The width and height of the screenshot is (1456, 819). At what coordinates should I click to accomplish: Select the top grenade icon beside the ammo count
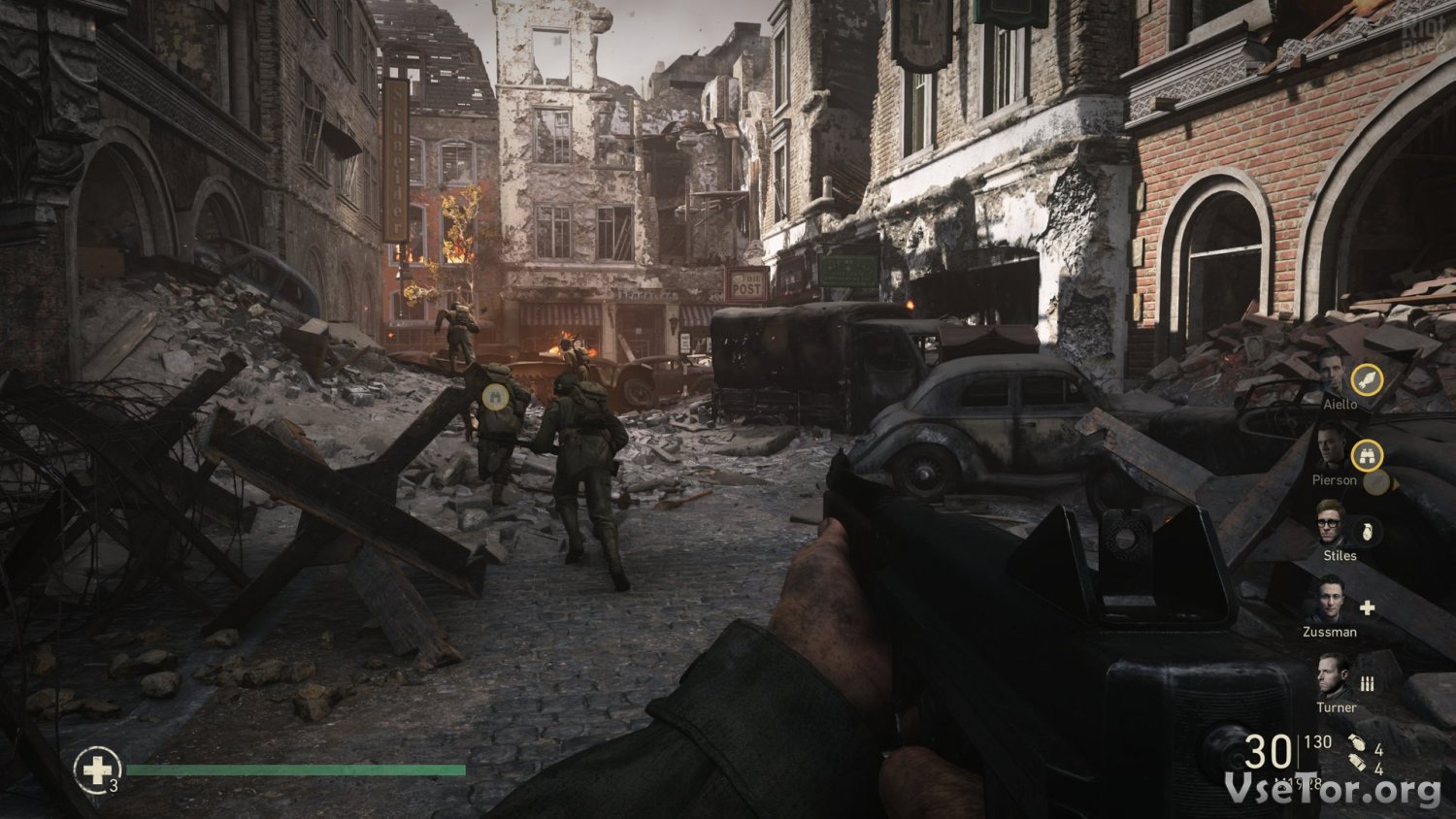click(x=1356, y=746)
